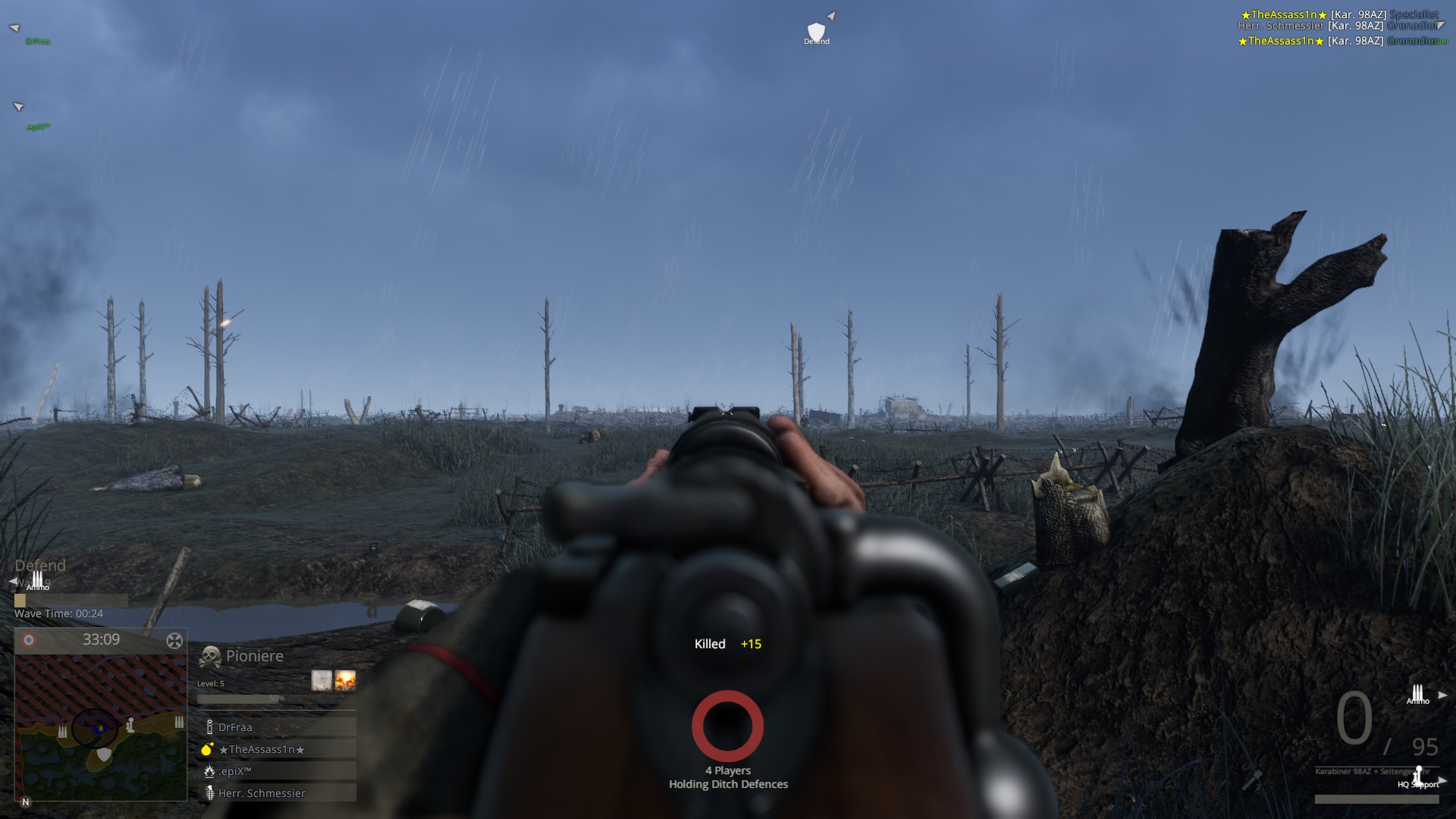This screenshot has height=819, width=1456.
Task: Open the arrow next to the Ammo counter
Action: (1442, 693)
